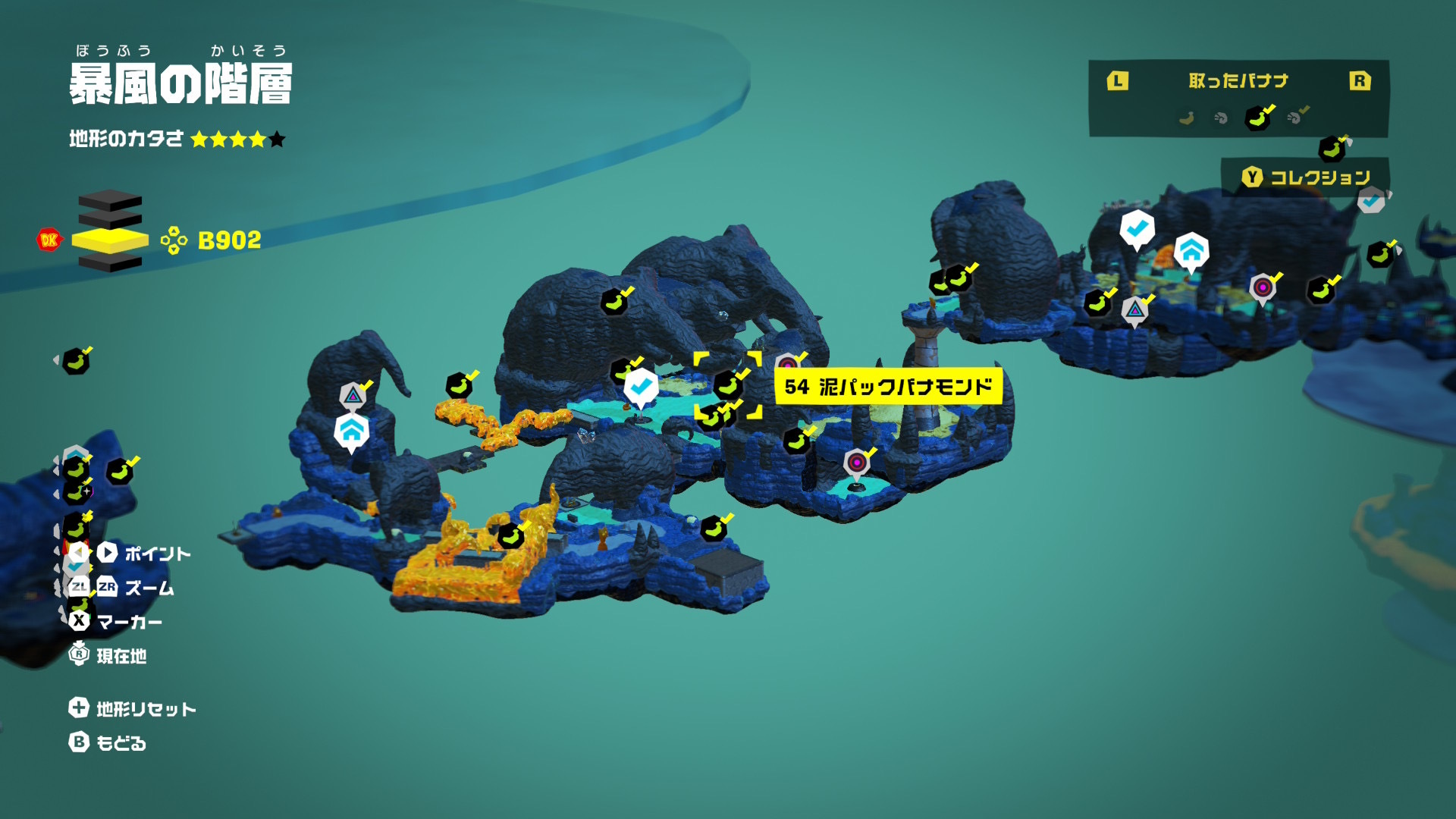This screenshot has width=1456, height=819.
Task: Select the マーカー marker option
Action: click(x=115, y=622)
